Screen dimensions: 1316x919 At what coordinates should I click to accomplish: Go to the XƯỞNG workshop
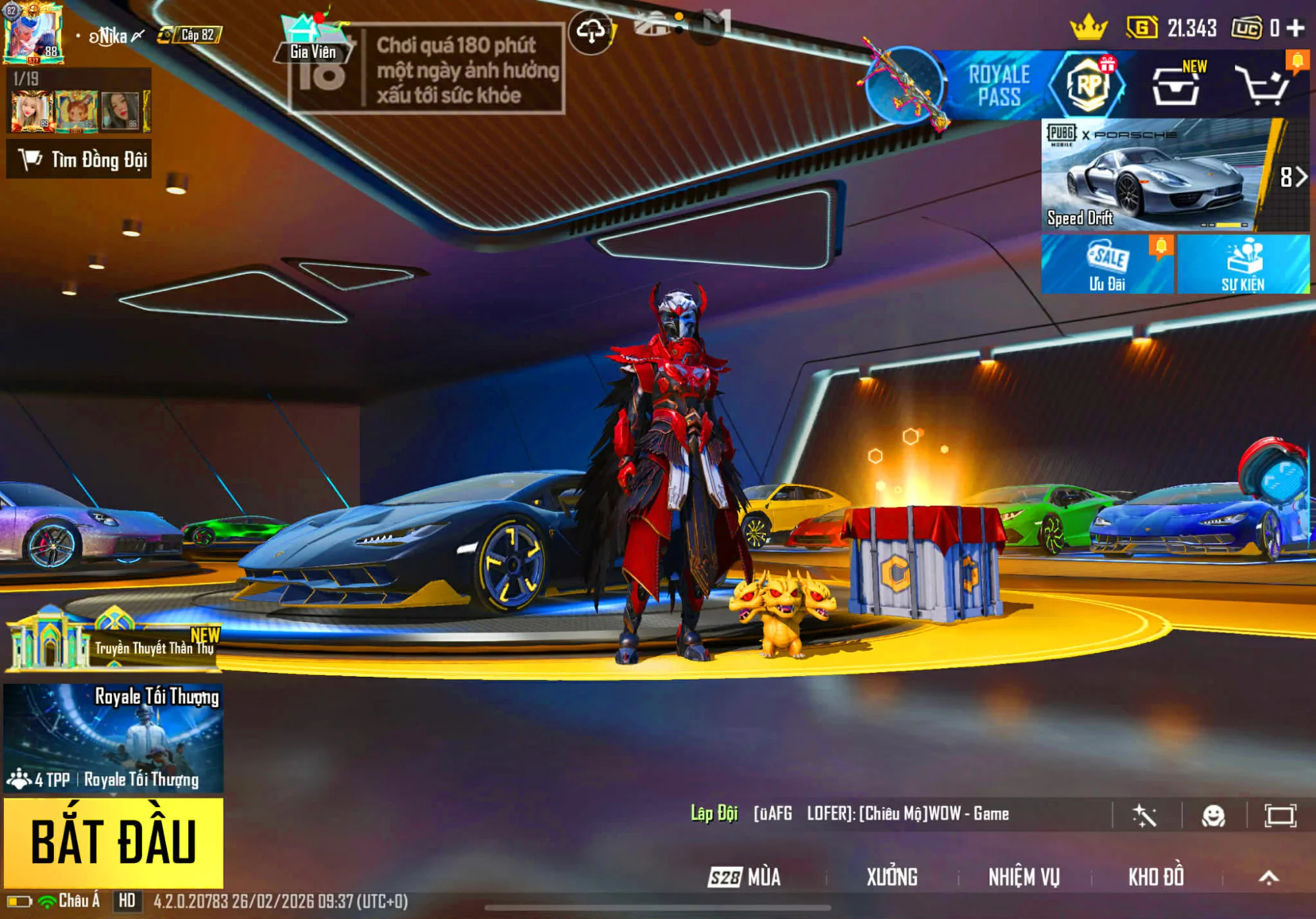point(892,877)
